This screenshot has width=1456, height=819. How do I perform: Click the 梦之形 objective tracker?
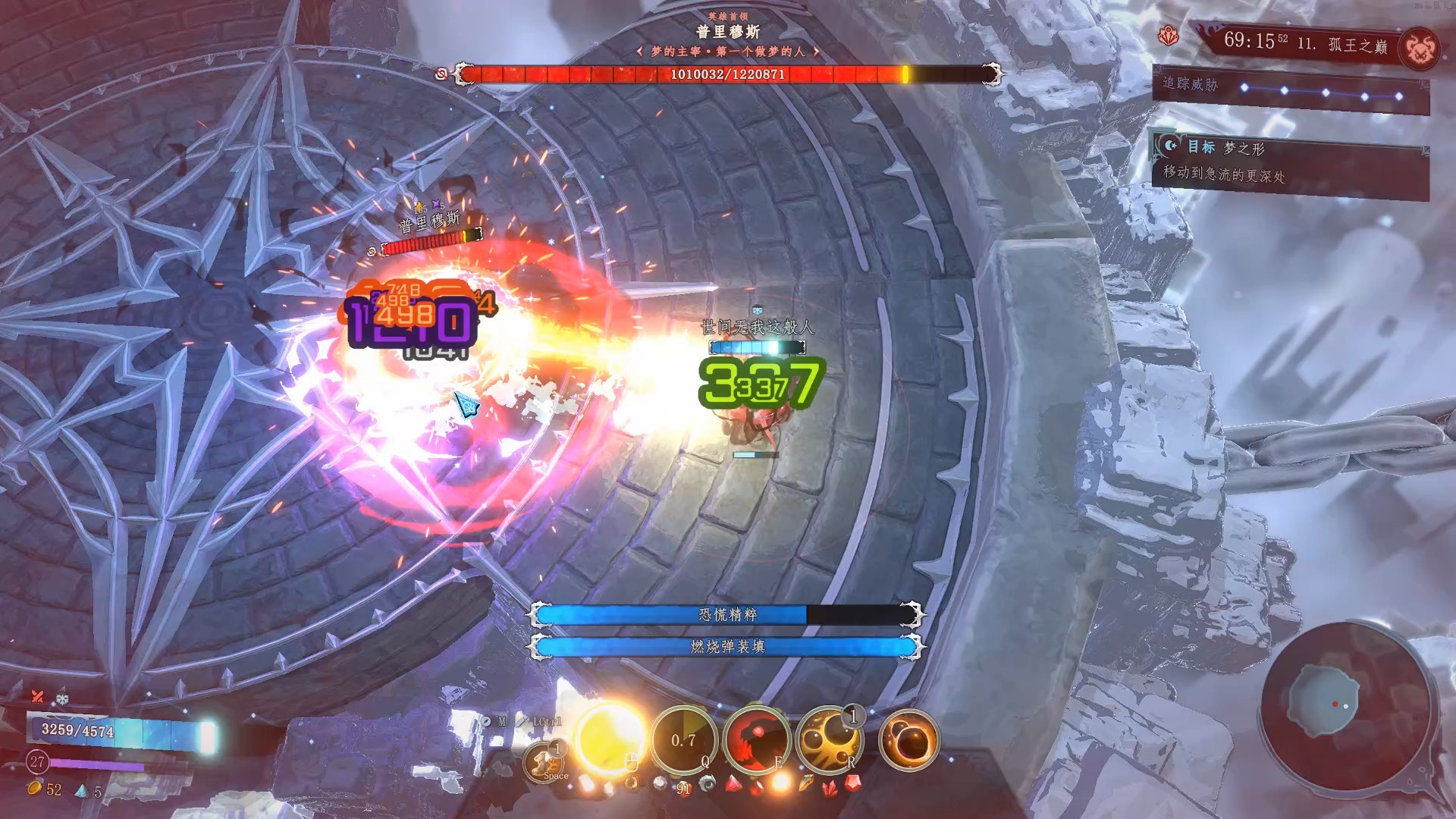tap(1289, 162)
